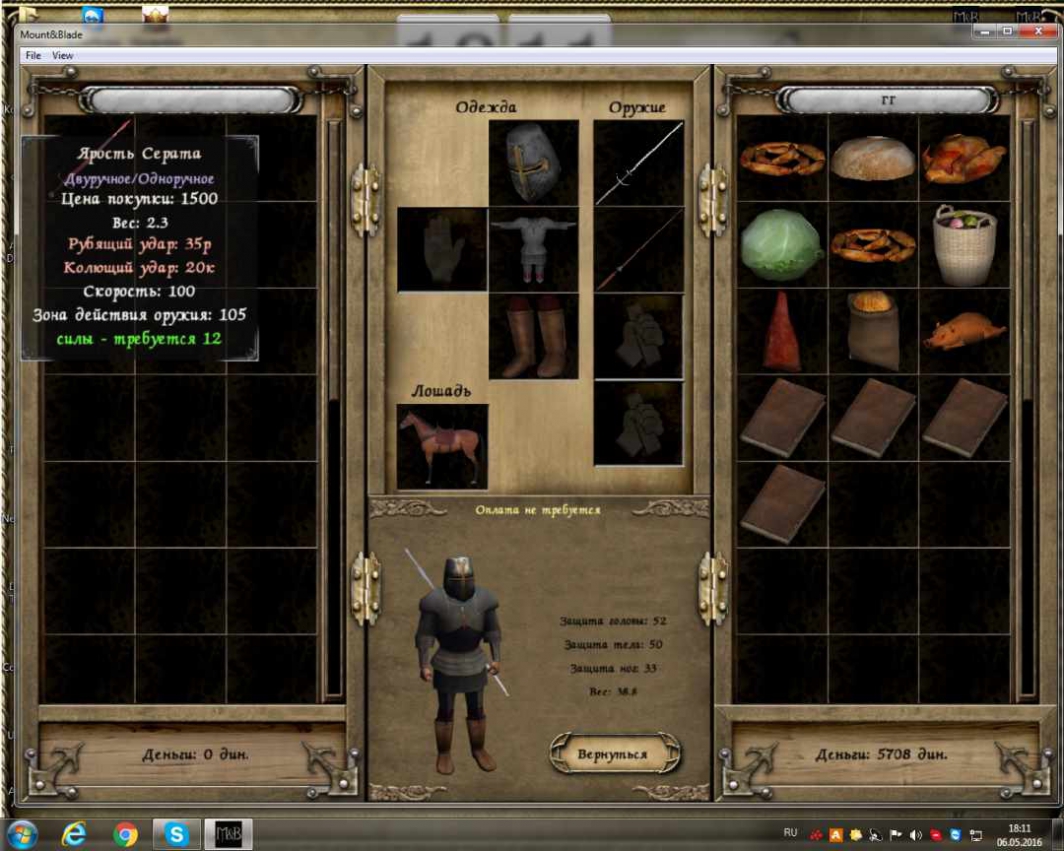Image resolution: width=1064 pixels, height=851 pixels.
Task: Open Skype from the taskbar
Action: (x=177, y=833)
